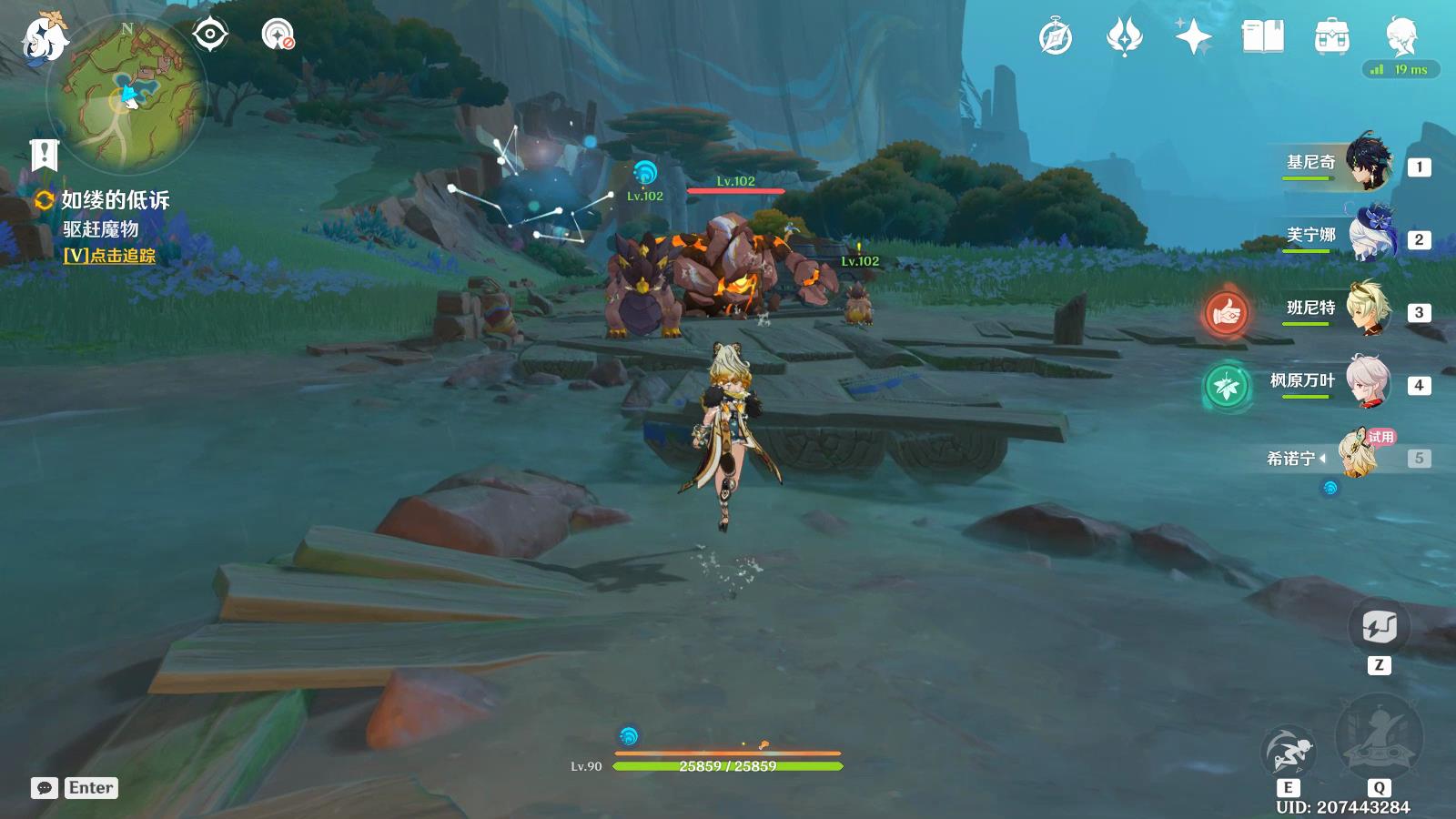Open the wish four-point star icon

pos(1193,37)
